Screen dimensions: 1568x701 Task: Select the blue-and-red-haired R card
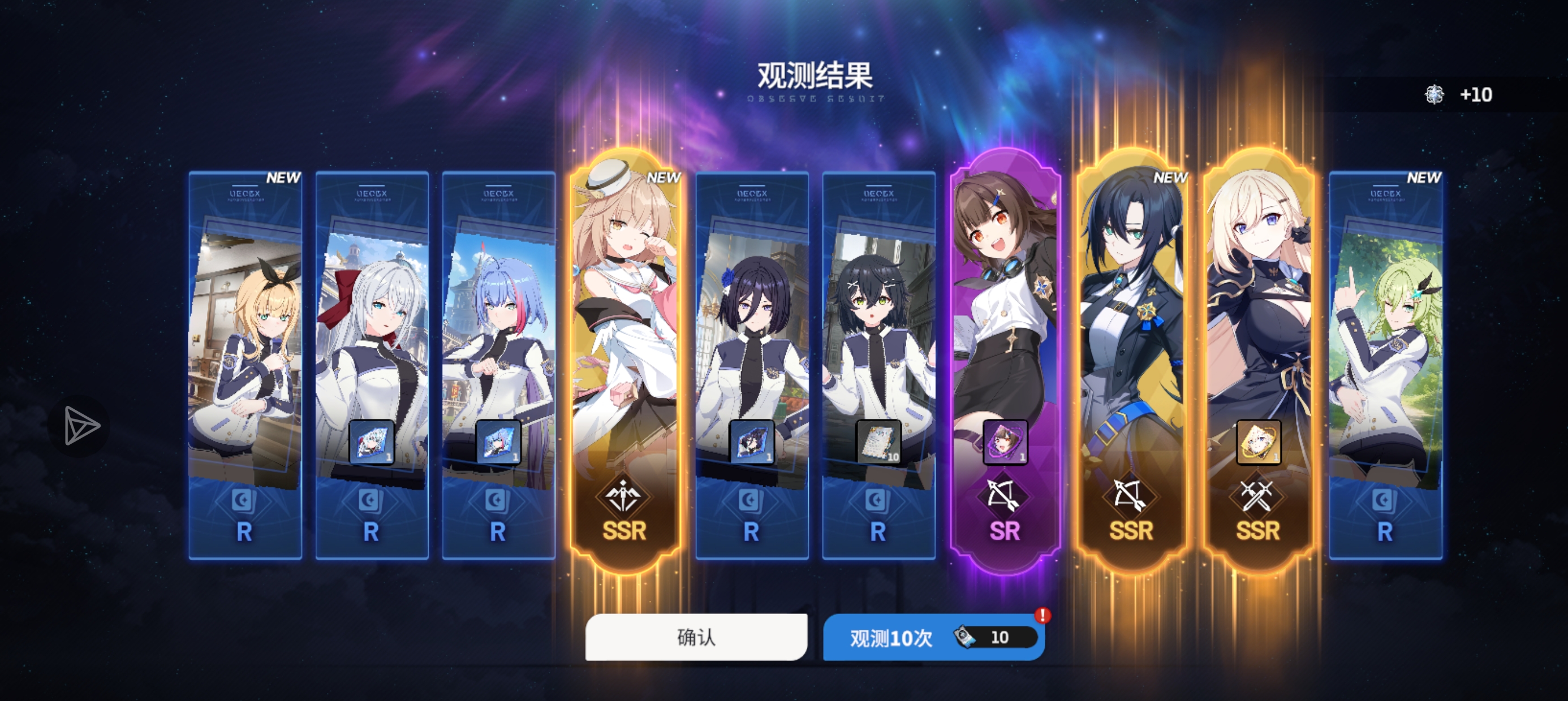pos(498,365)
